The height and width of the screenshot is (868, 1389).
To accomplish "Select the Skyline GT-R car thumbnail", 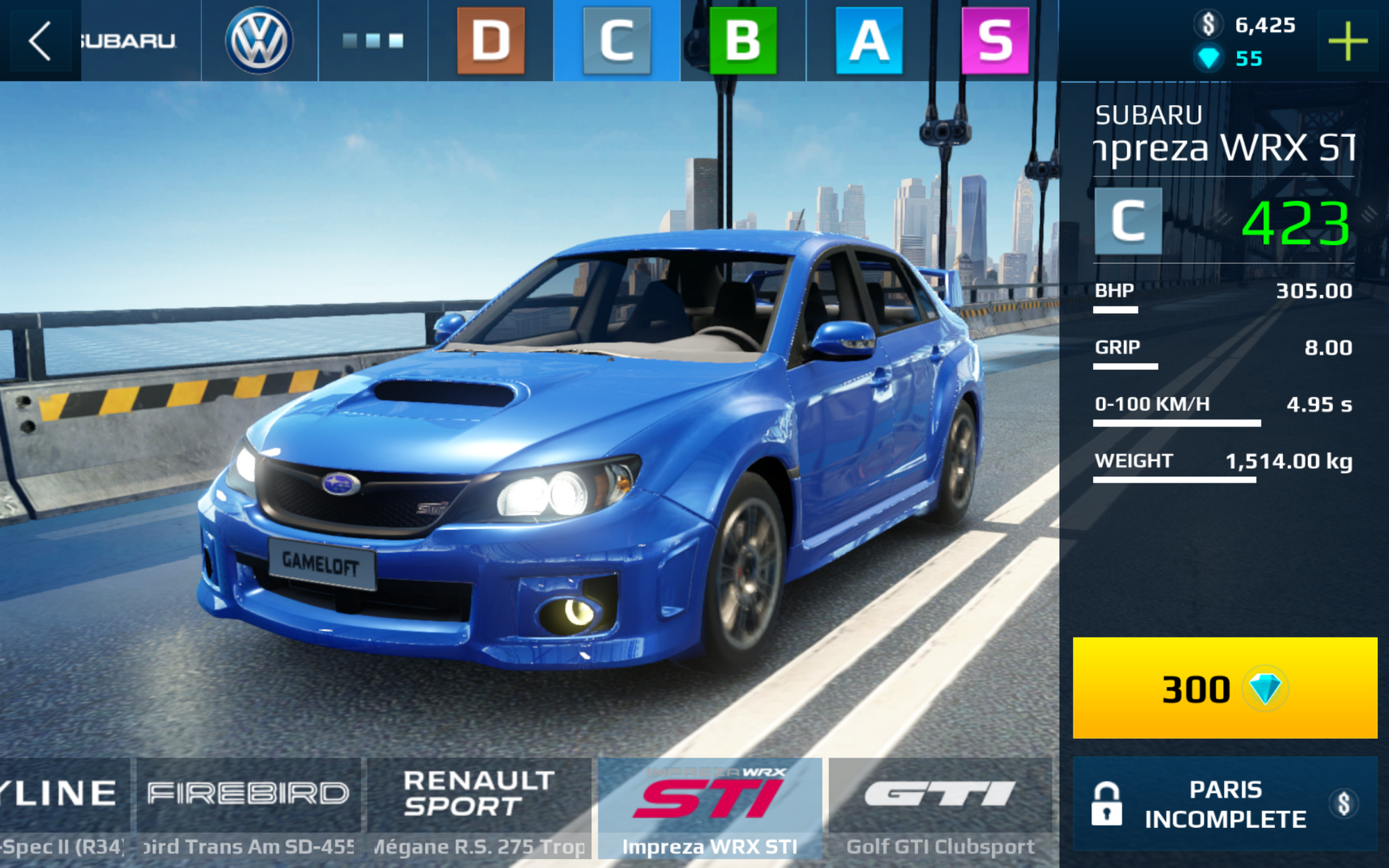I will pos(63,809).
